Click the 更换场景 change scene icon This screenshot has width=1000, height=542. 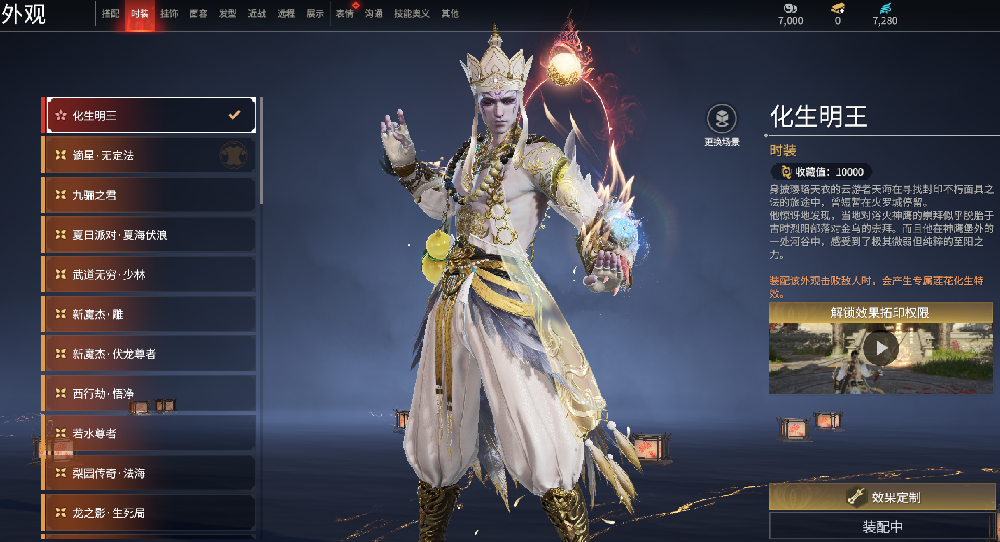click(x=722, y=118)
